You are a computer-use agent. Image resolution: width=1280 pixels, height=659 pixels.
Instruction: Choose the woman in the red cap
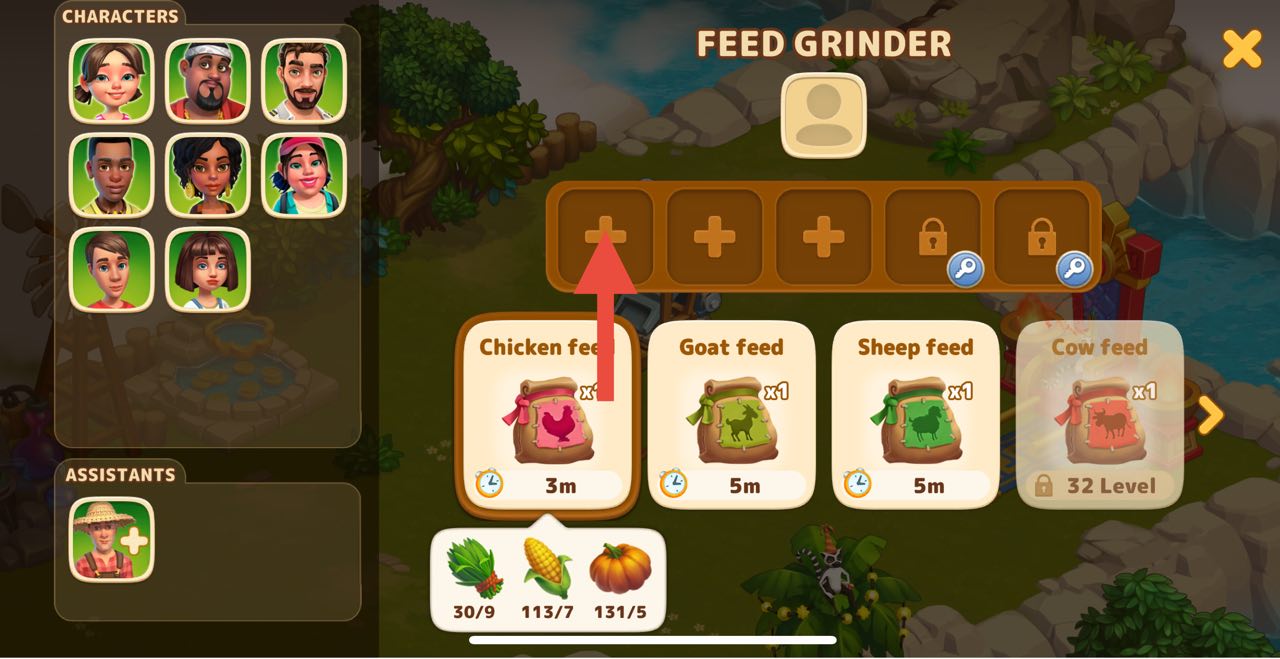[304, 175]
